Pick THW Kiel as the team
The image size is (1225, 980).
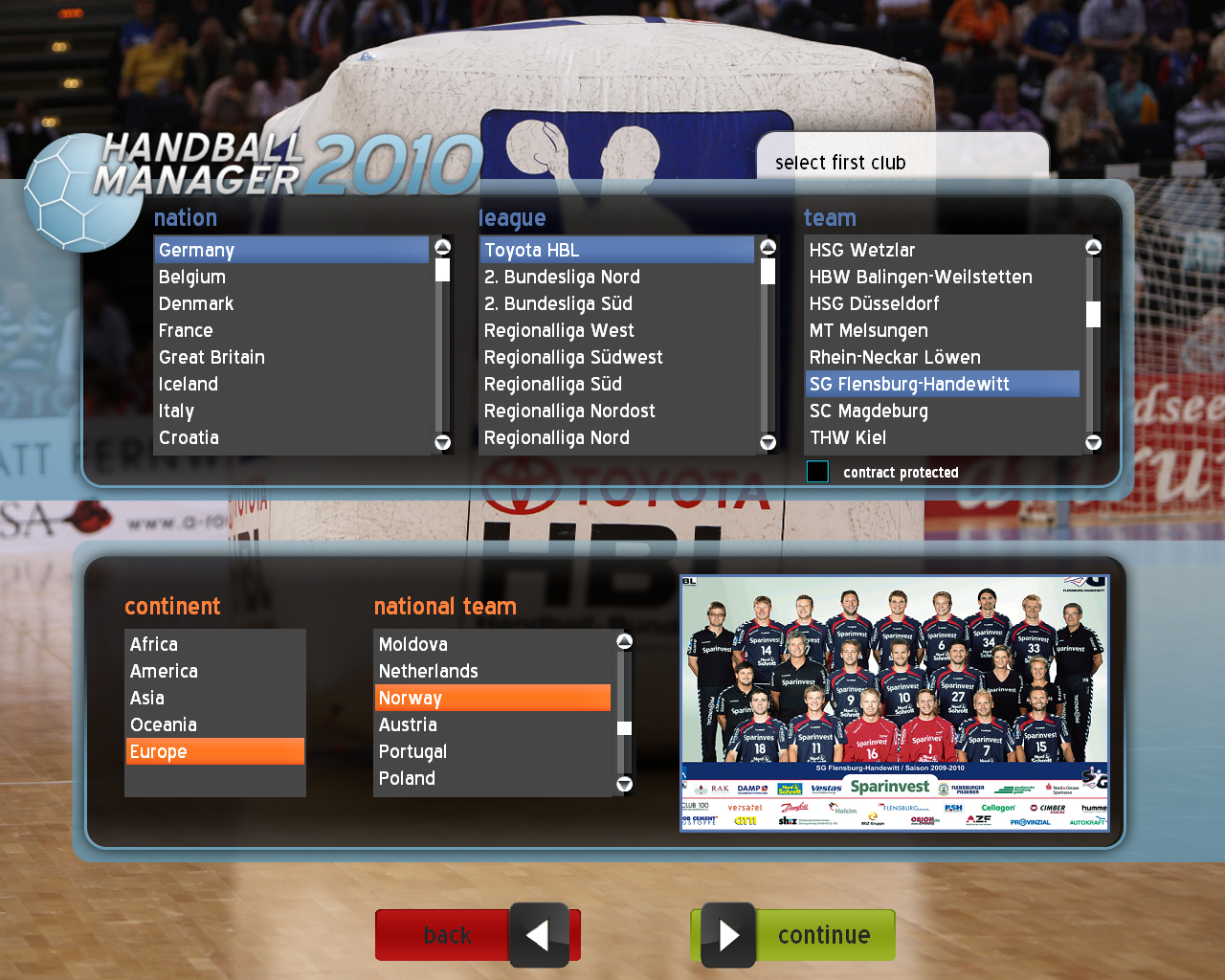848,437
